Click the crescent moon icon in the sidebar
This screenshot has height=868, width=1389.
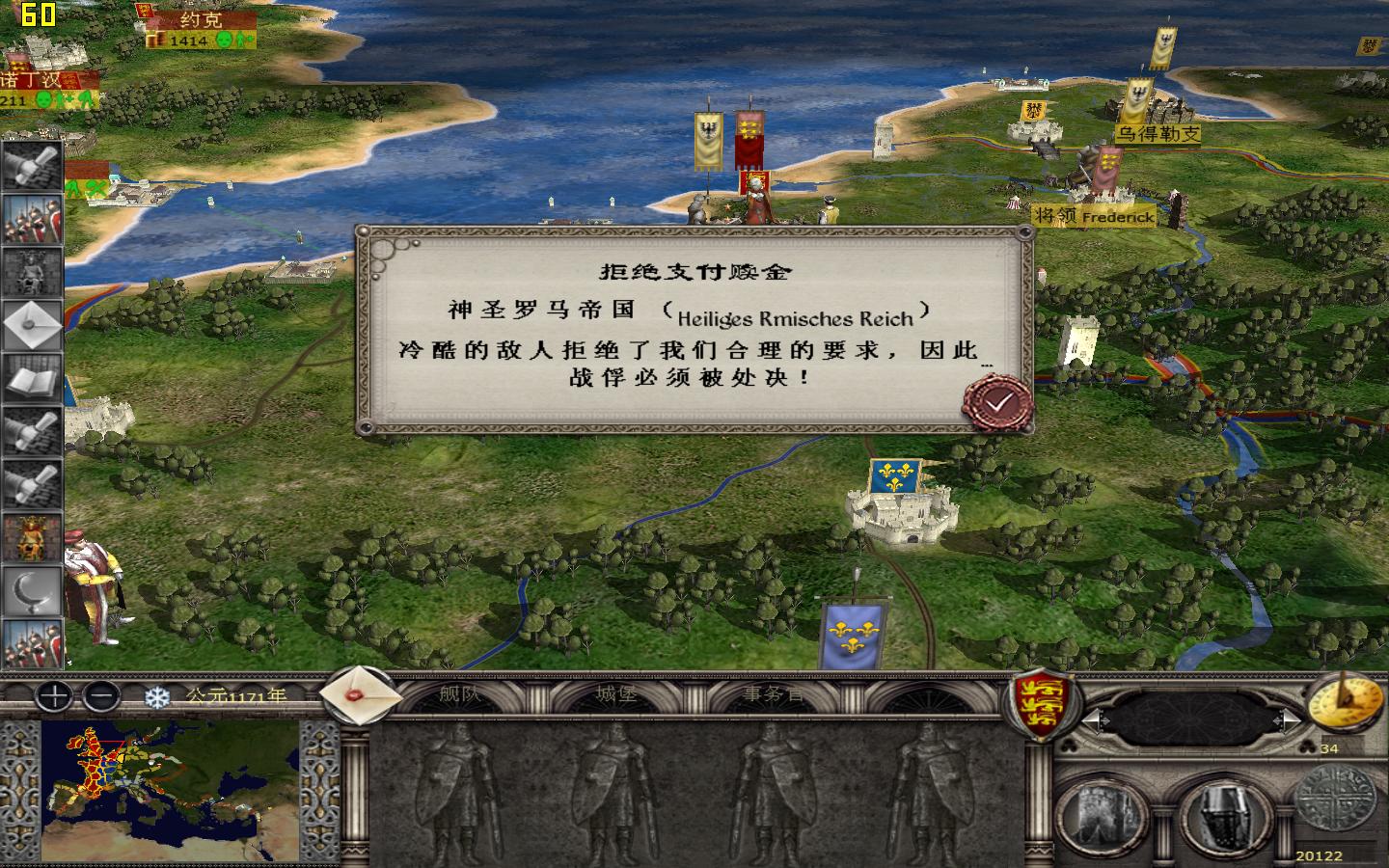click(x=32, y=586)
